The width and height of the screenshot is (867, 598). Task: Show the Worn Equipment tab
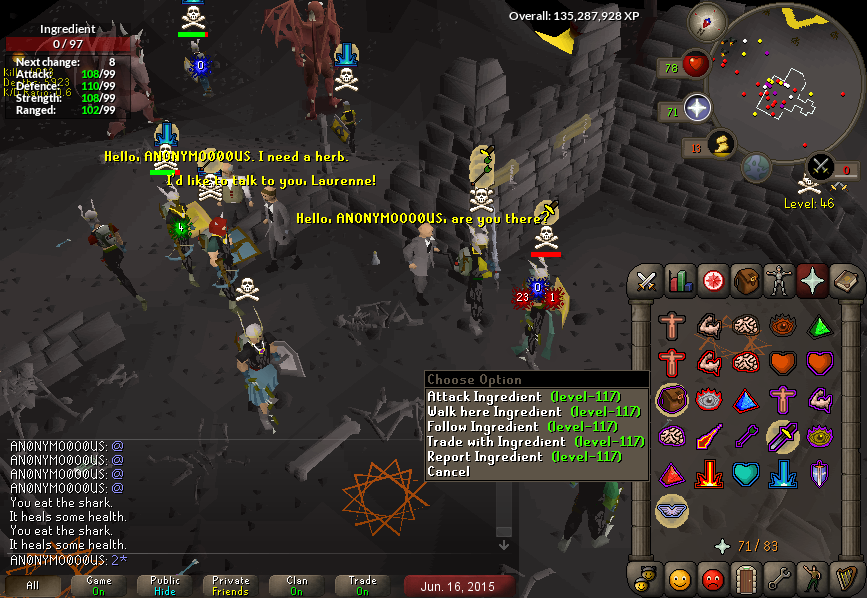(x=779, y=282)
